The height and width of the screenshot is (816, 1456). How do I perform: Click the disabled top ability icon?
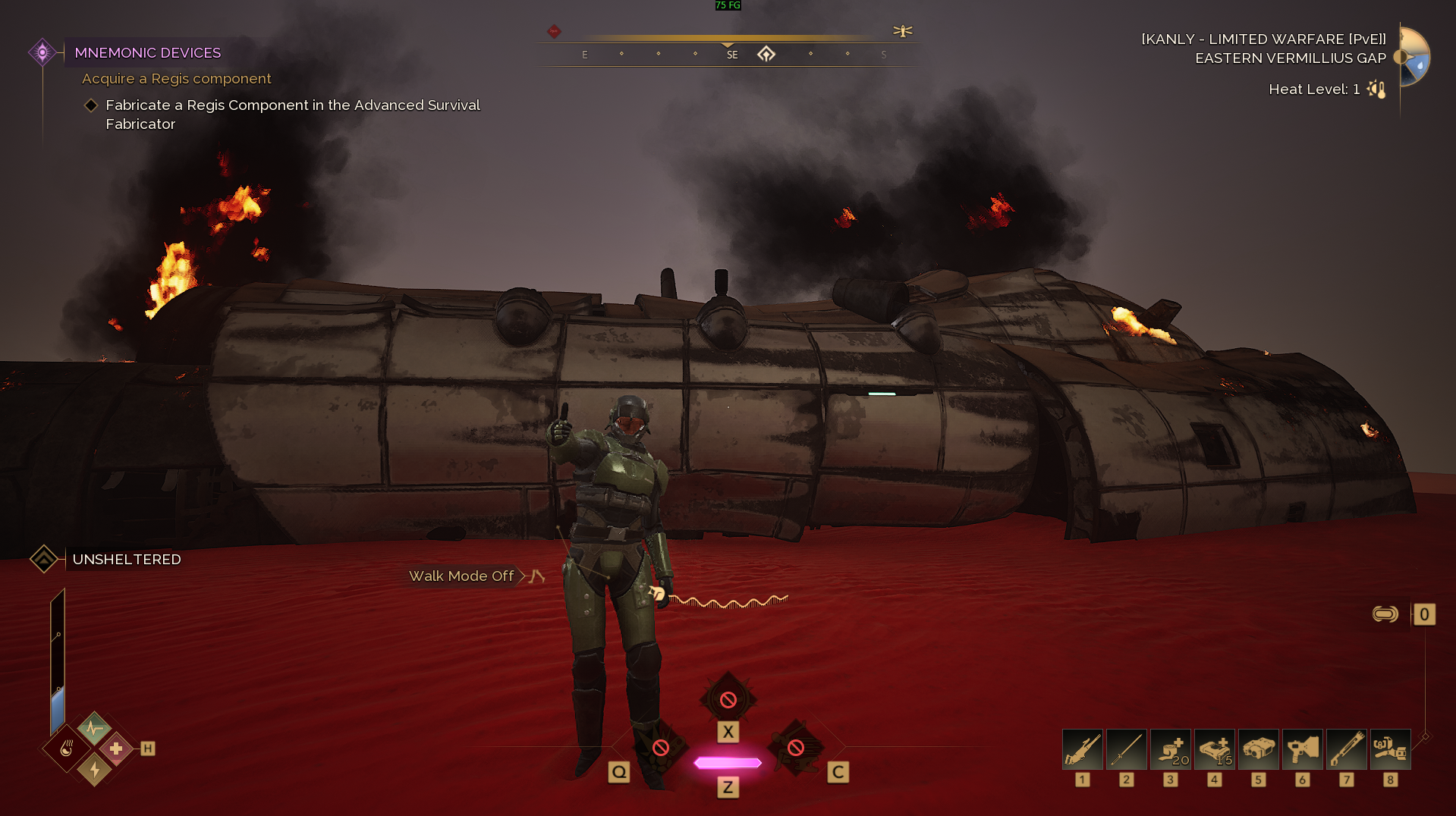(x=728, y=699)
